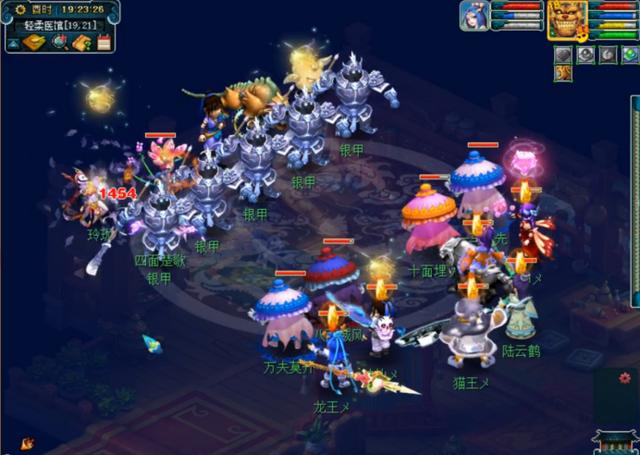
Task: Click the orange swirl status icon
Action: point(564,73)
